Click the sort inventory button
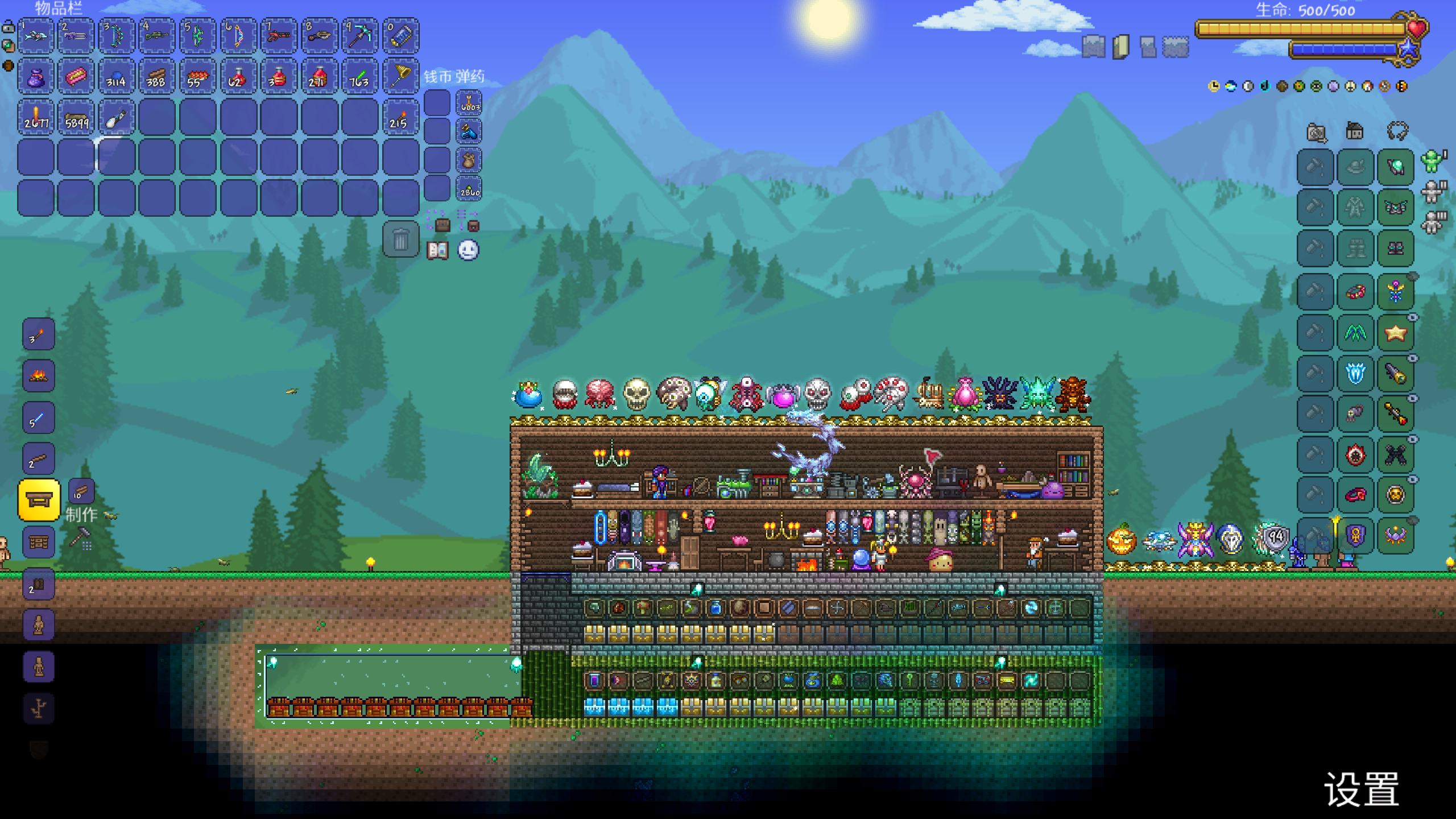Screen dimensions: 1456x819 click(469, 221)
